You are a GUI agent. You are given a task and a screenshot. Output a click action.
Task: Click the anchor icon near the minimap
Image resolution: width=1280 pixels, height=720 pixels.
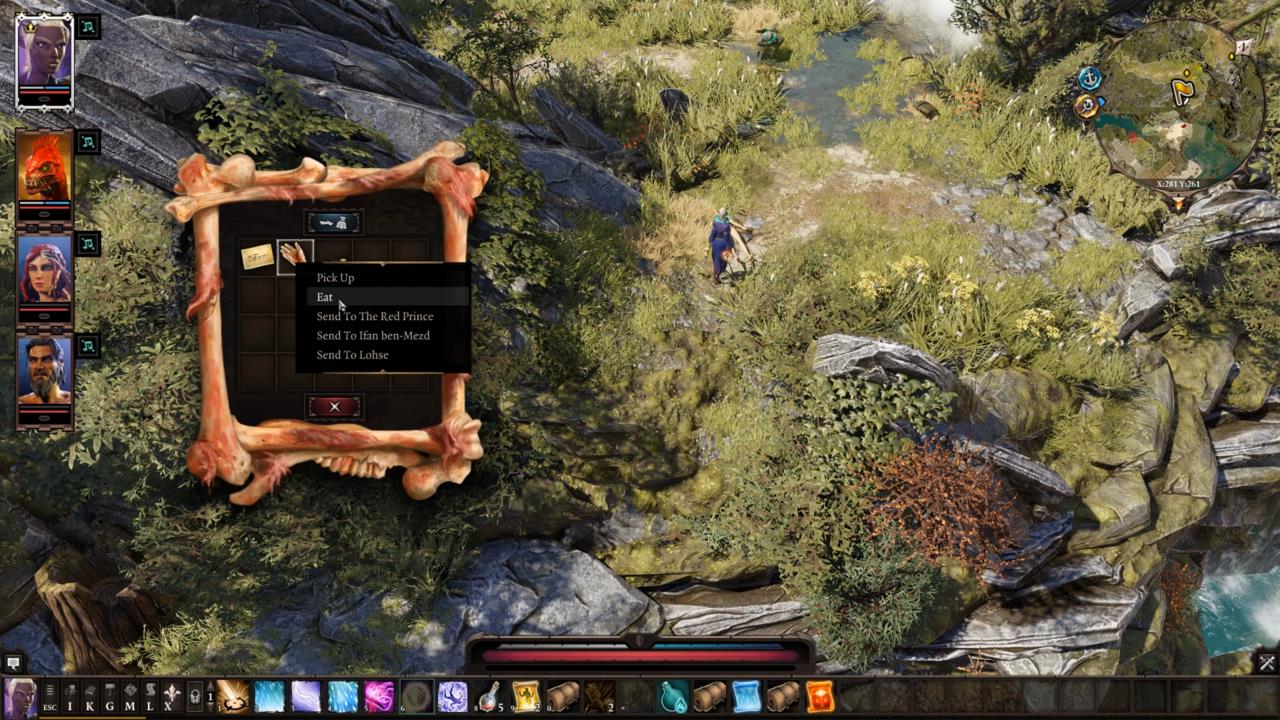[1089, 77]
